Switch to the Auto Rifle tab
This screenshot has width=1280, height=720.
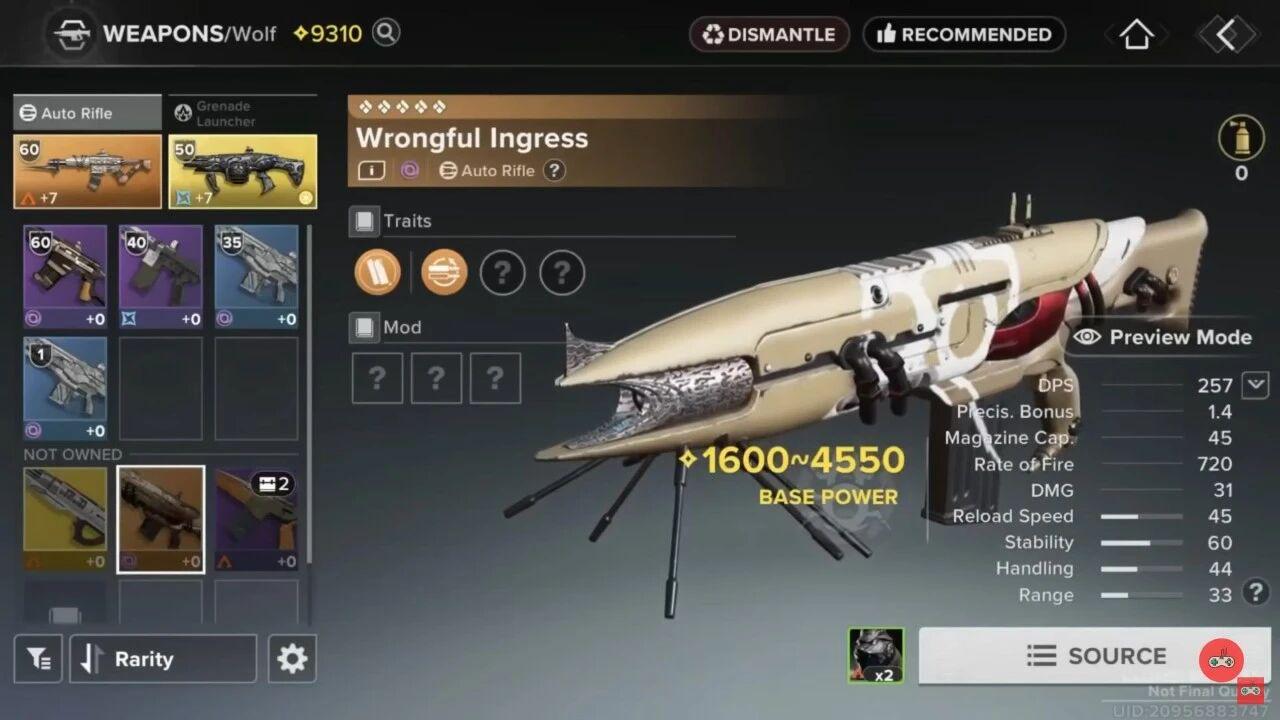click(x=87, y=113)
